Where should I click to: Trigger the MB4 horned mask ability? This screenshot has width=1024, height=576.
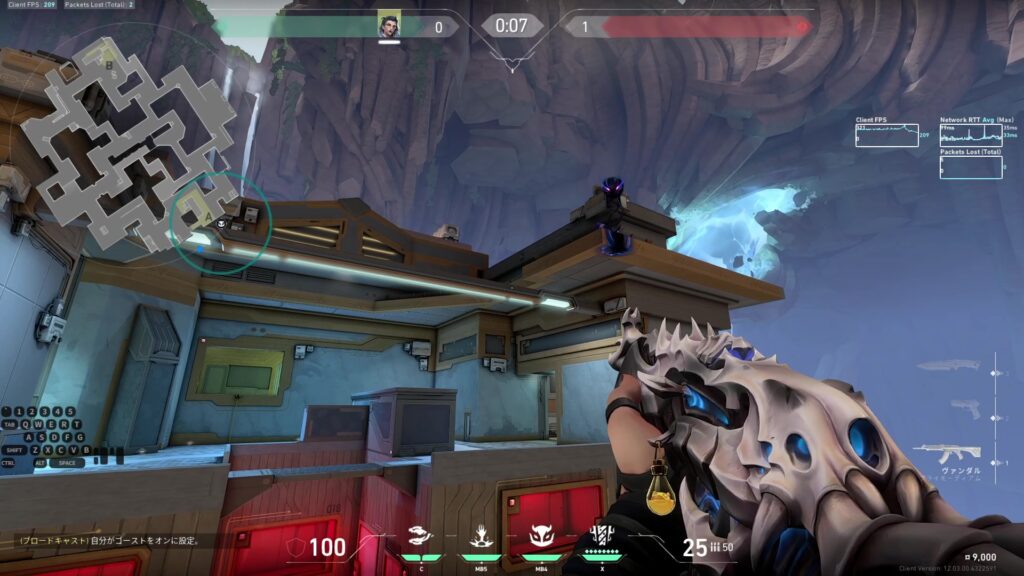point(541,536)
